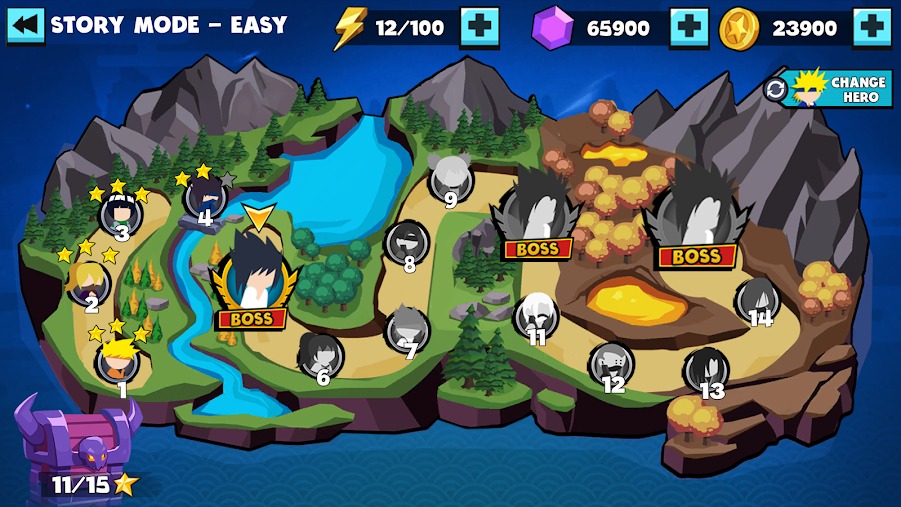Image resolution: width=901 pixels, height=507 pixels.
Task: Choose stage 4 level node
Action: (204, 195)
